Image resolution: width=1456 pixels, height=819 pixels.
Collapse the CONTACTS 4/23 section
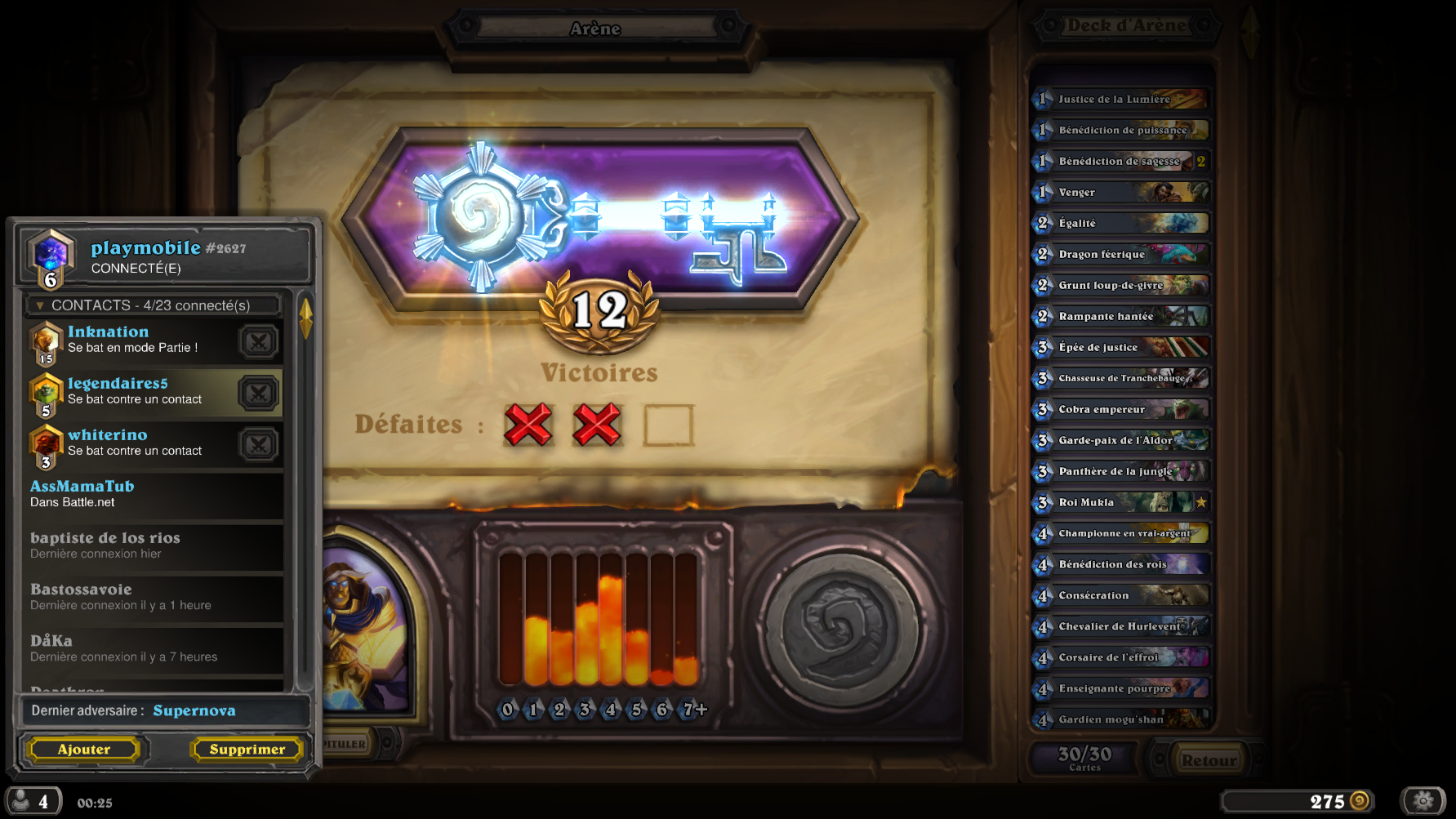coord(40,305)
